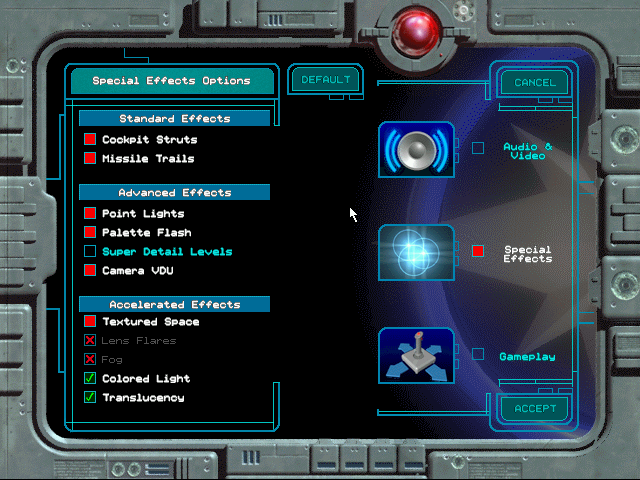This screenshot has width=640, height=480.
Task: Switch to the Gameplay options
Action: pyautogui.click(x=478, y=355)
